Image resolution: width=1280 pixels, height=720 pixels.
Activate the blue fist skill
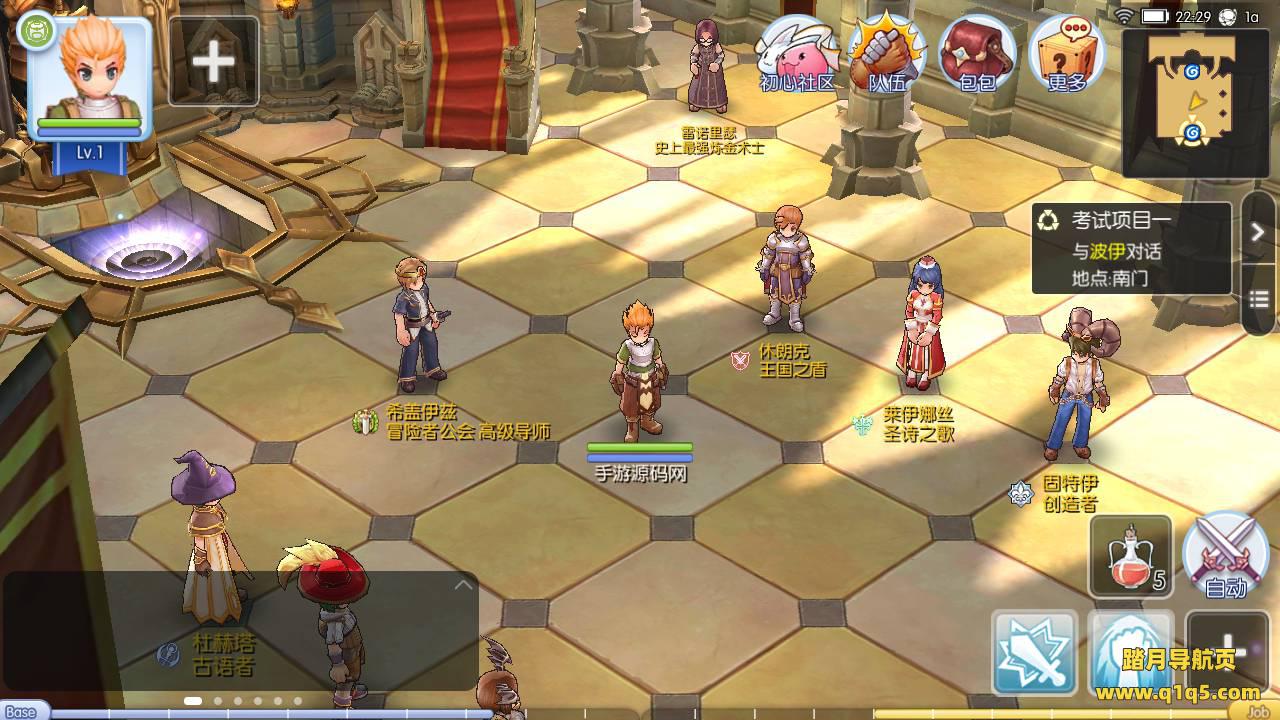(1130, 653)
